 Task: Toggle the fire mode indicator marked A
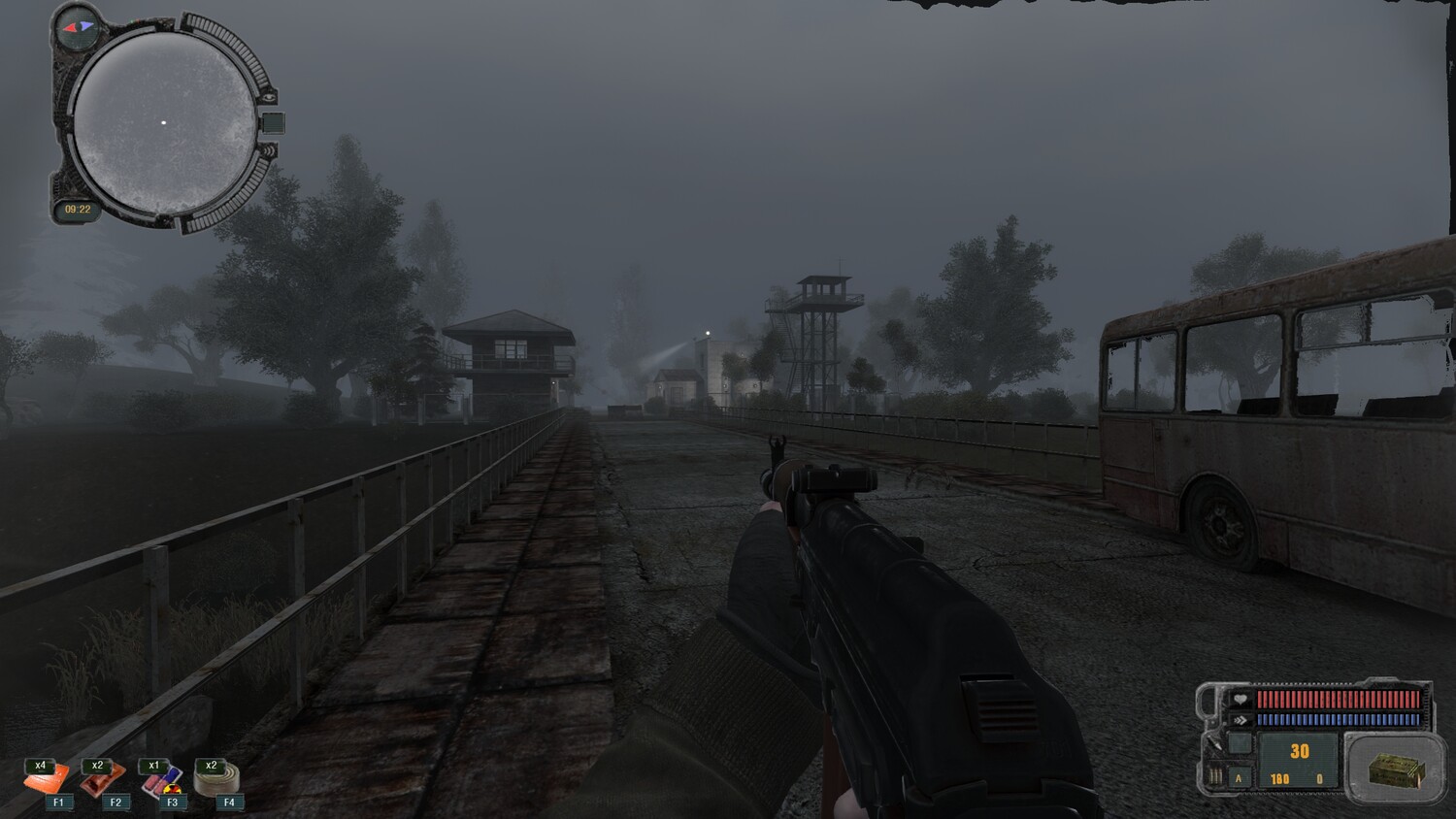(1239, 778)
